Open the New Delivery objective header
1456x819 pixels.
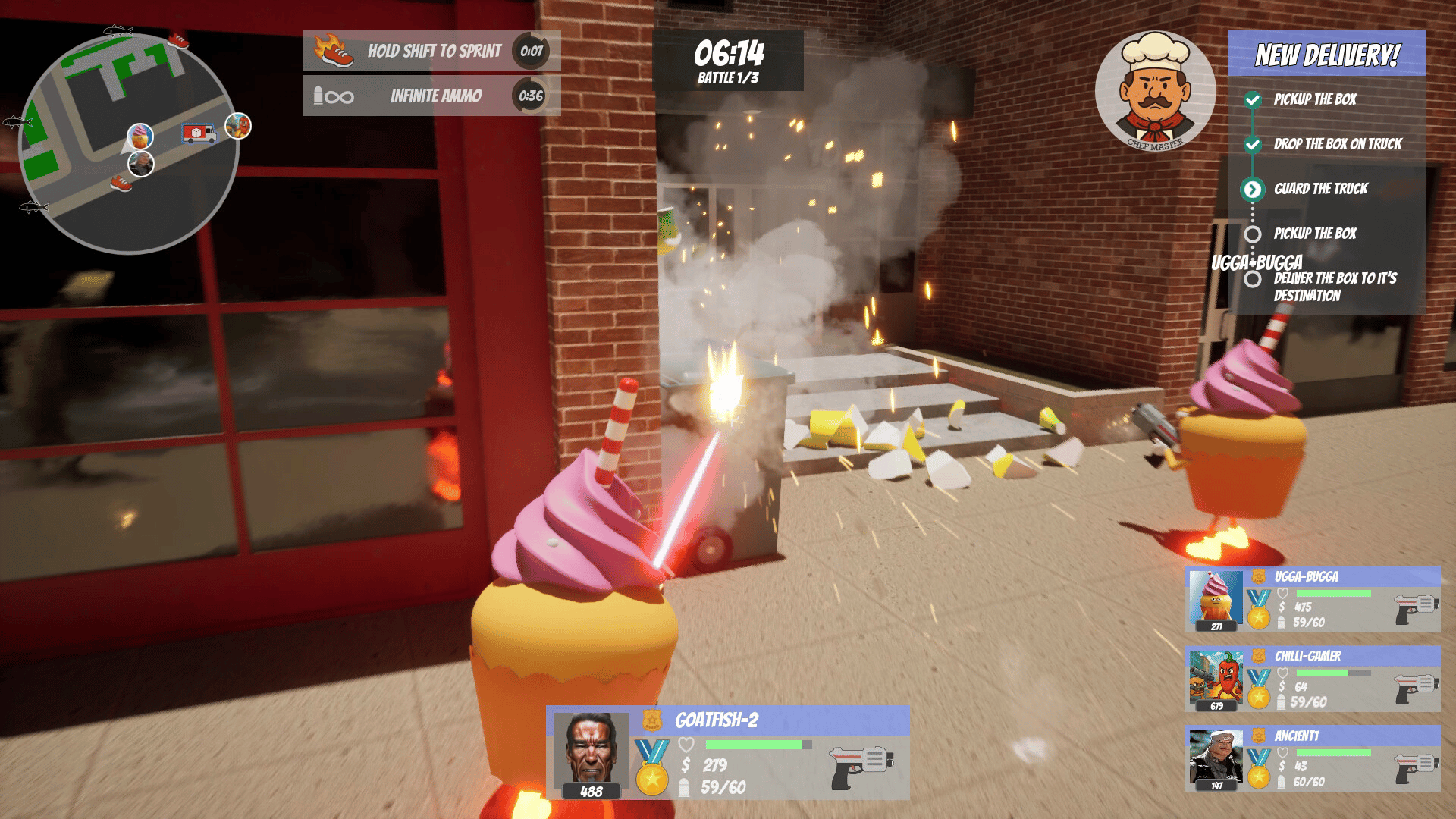pos(1326,54)
